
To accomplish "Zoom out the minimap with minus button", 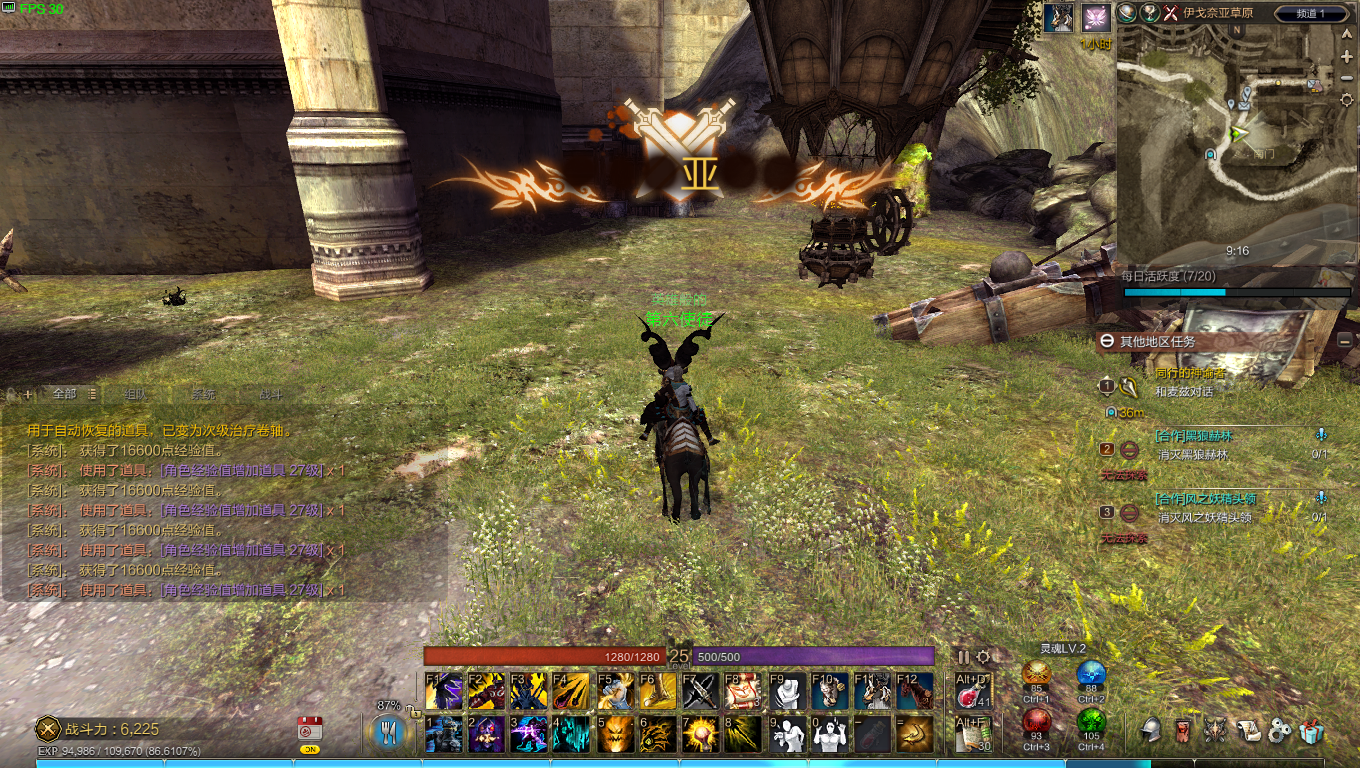I will coord(1347,80).
